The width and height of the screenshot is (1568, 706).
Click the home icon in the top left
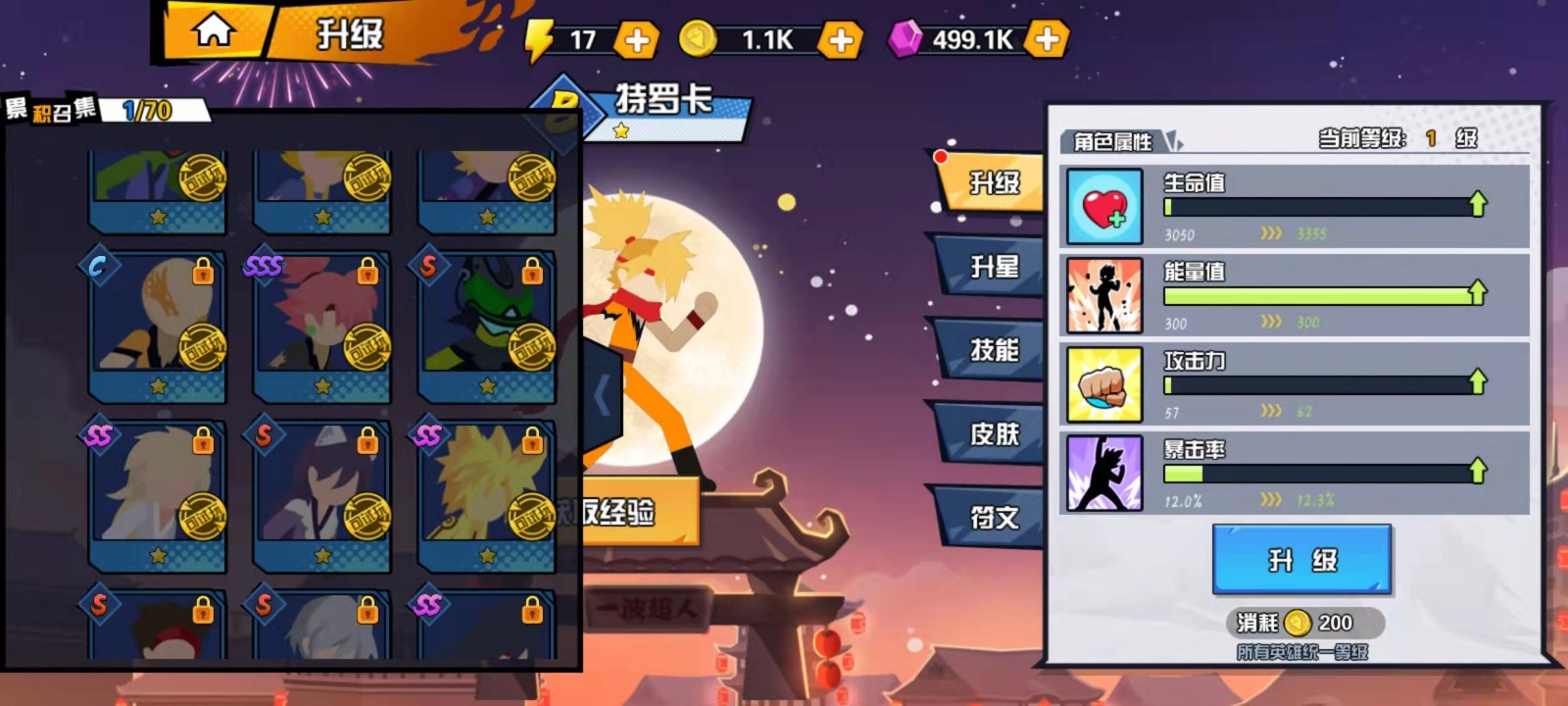[x=214, y=27]
